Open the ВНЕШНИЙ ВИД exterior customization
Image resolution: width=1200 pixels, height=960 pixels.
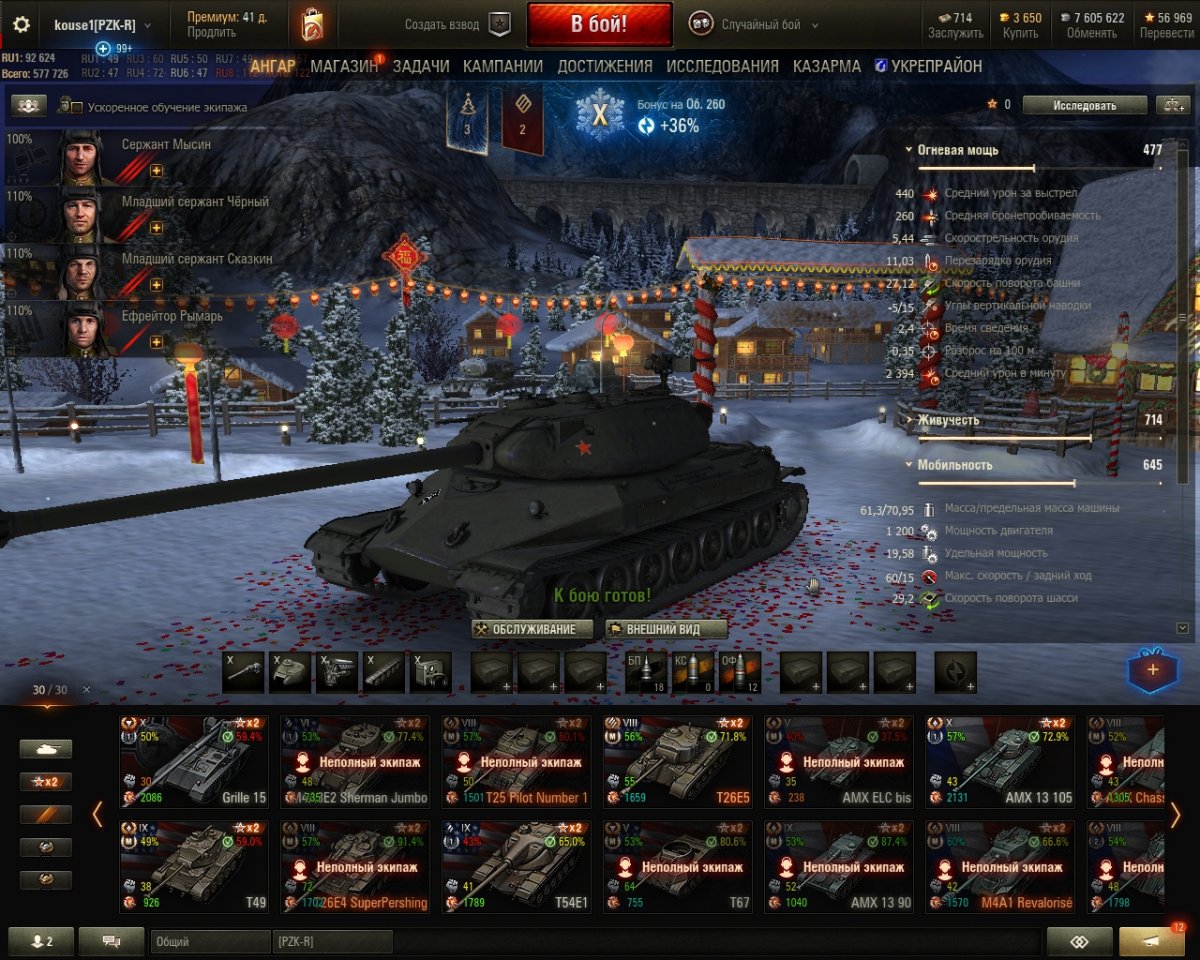(x=666, y=629)
